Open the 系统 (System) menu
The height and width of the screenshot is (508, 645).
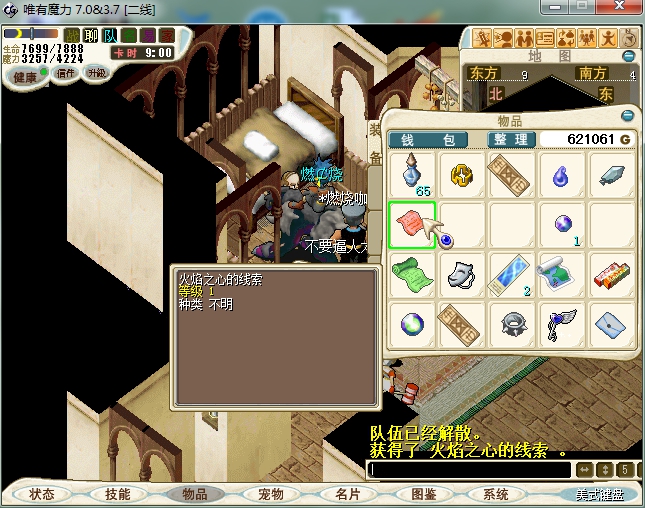click(496, 494)
